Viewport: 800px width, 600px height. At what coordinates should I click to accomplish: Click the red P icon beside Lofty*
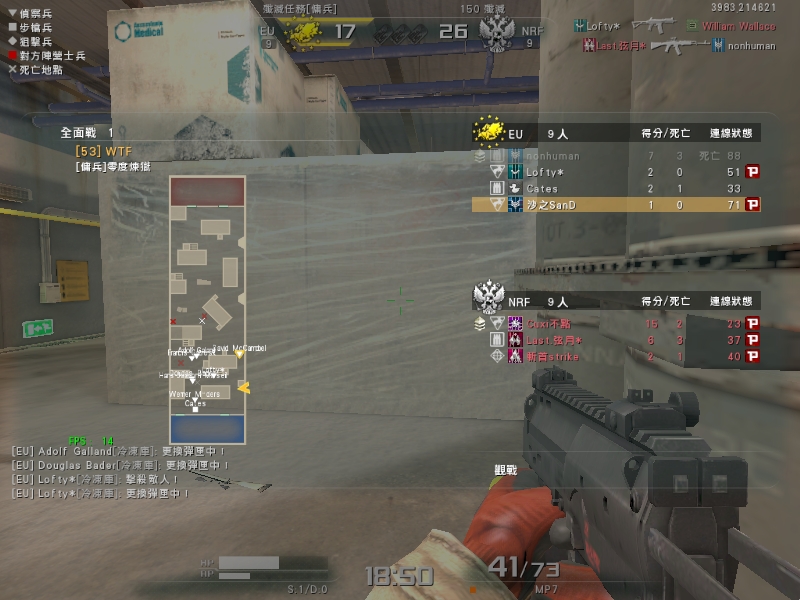[753, 172]
